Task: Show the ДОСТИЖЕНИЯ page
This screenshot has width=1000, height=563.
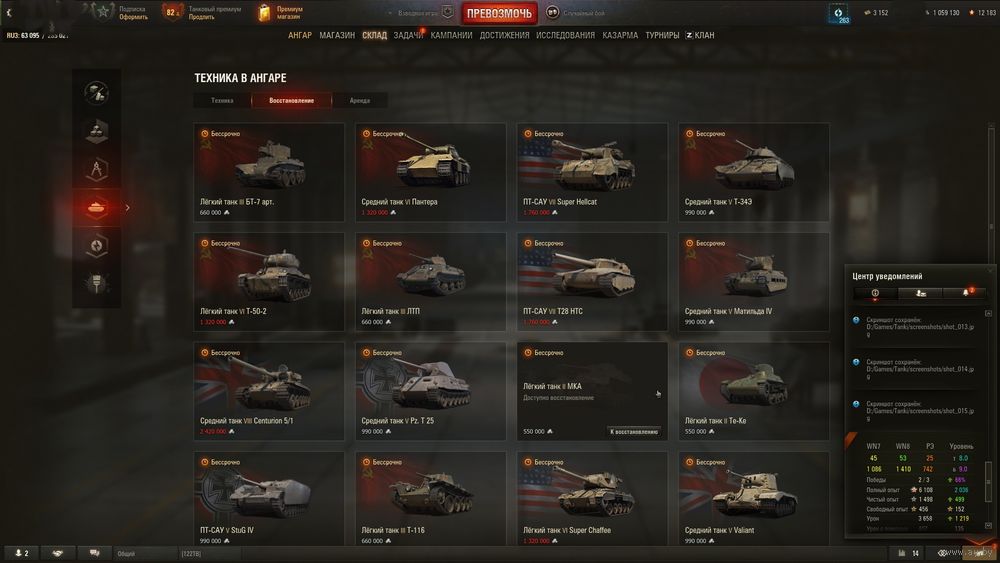Action: [x=504, y=35]
